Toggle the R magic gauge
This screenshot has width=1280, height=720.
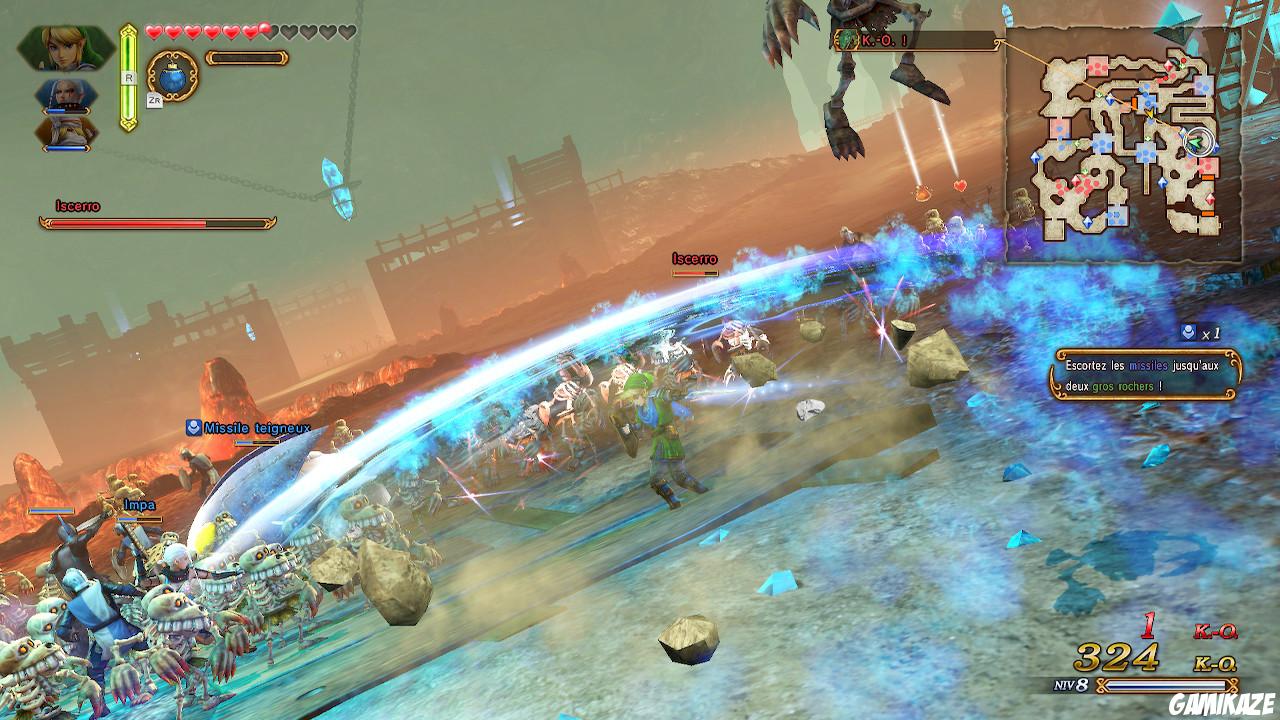tap(128, 75)
